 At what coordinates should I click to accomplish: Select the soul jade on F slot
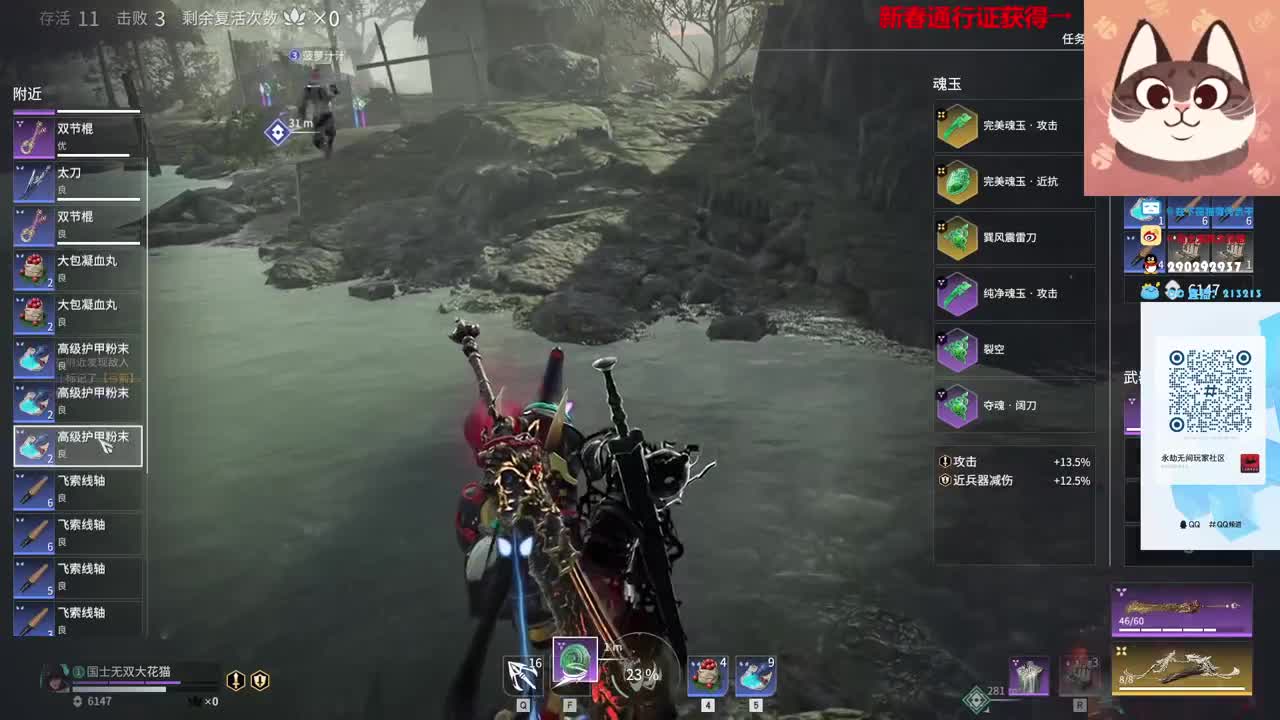575,665
